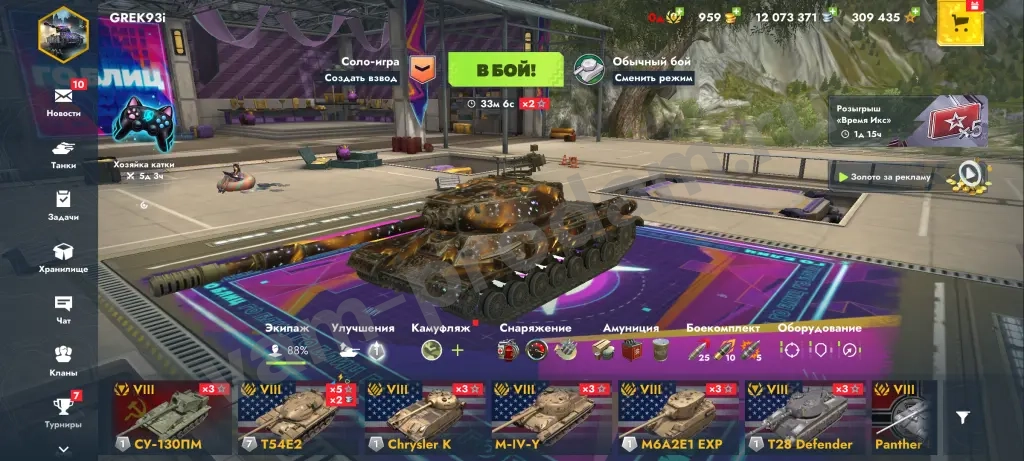Select the T54E2 tank in the carousel
Viewport: 1024px width, 461px height.
coord(297,416)
